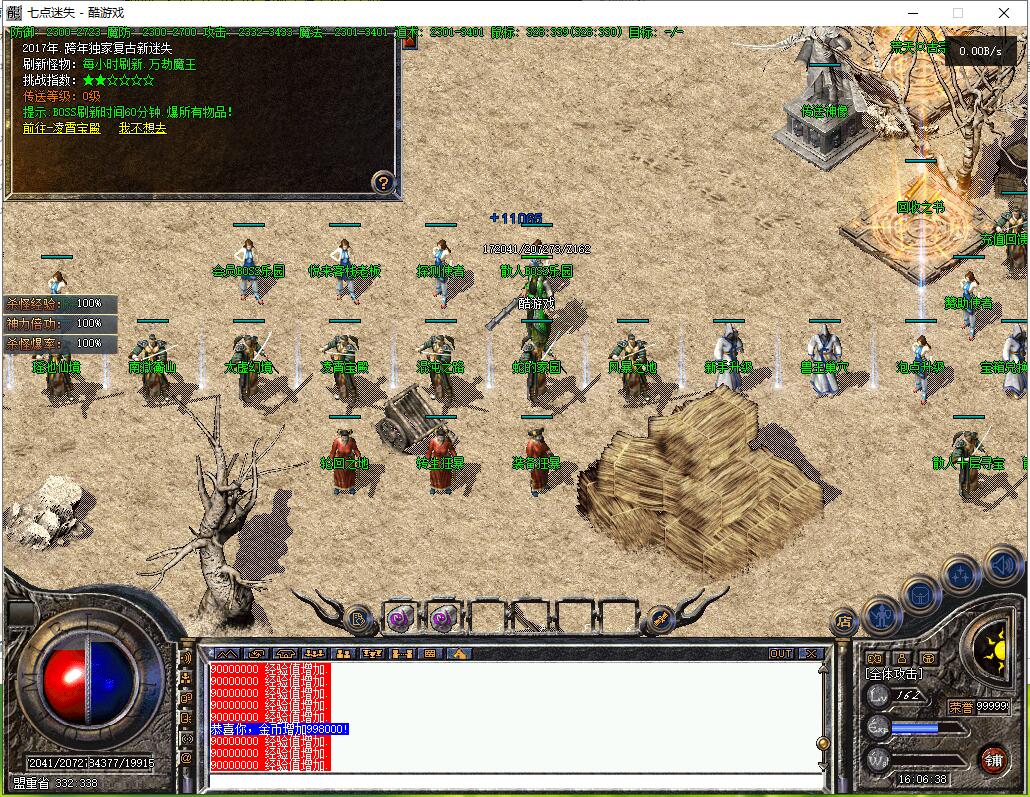
Task: Decline with the 我不想去 link
Action: pyautogui.click(x=142, y=128)
